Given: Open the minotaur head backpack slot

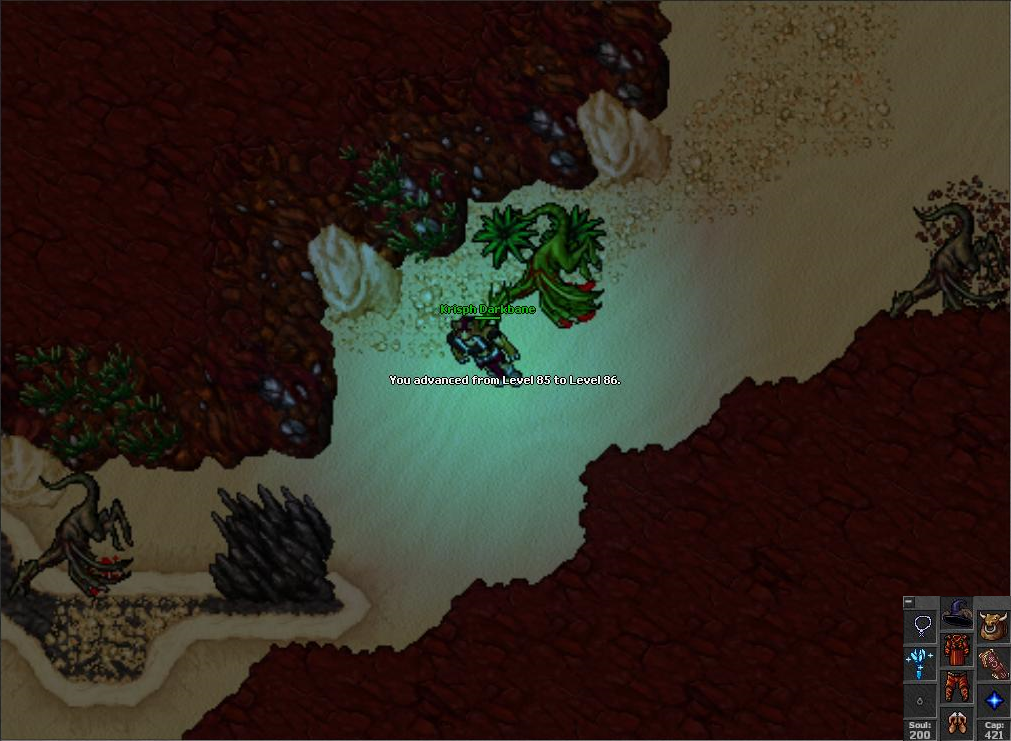Looking at the screenshot, I should coord(993,626).
